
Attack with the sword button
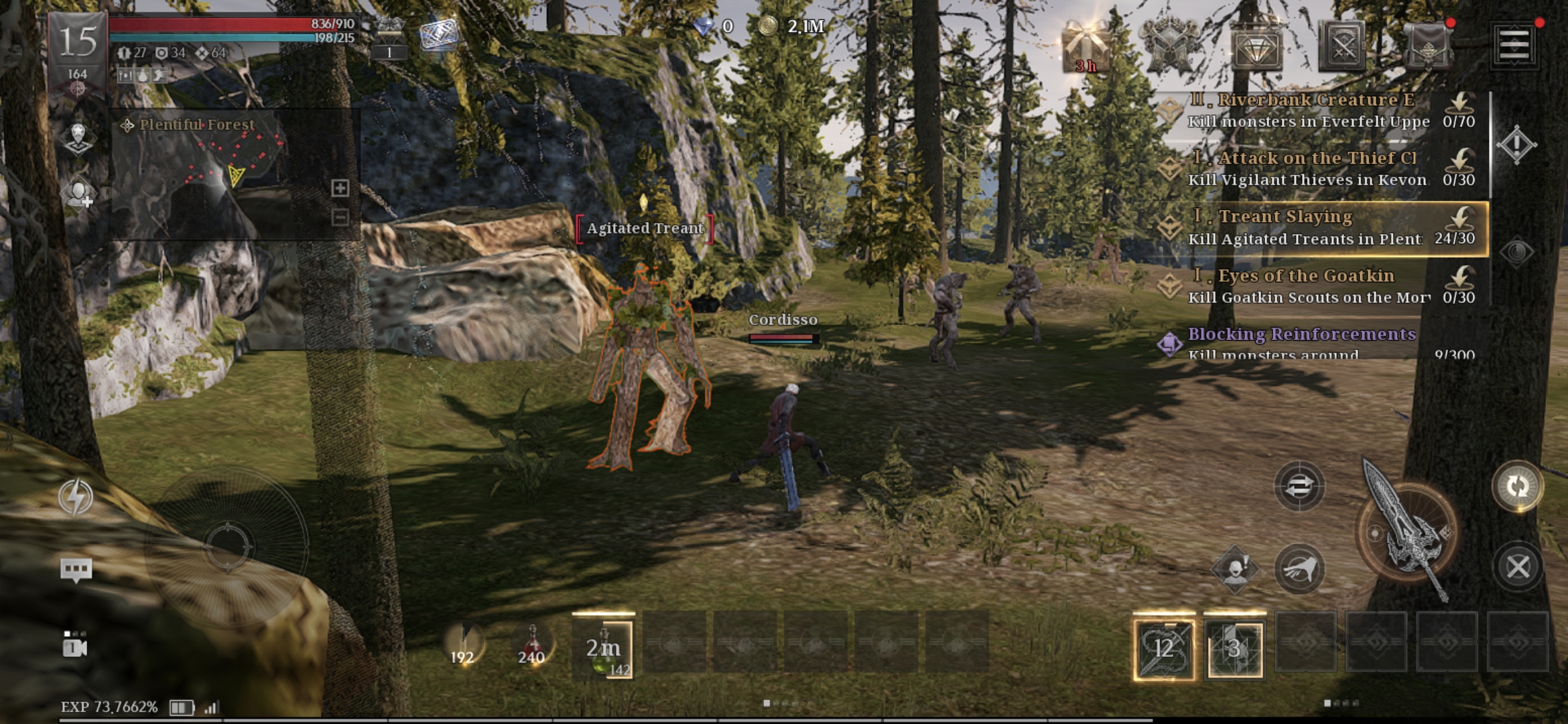(1407, 531)
